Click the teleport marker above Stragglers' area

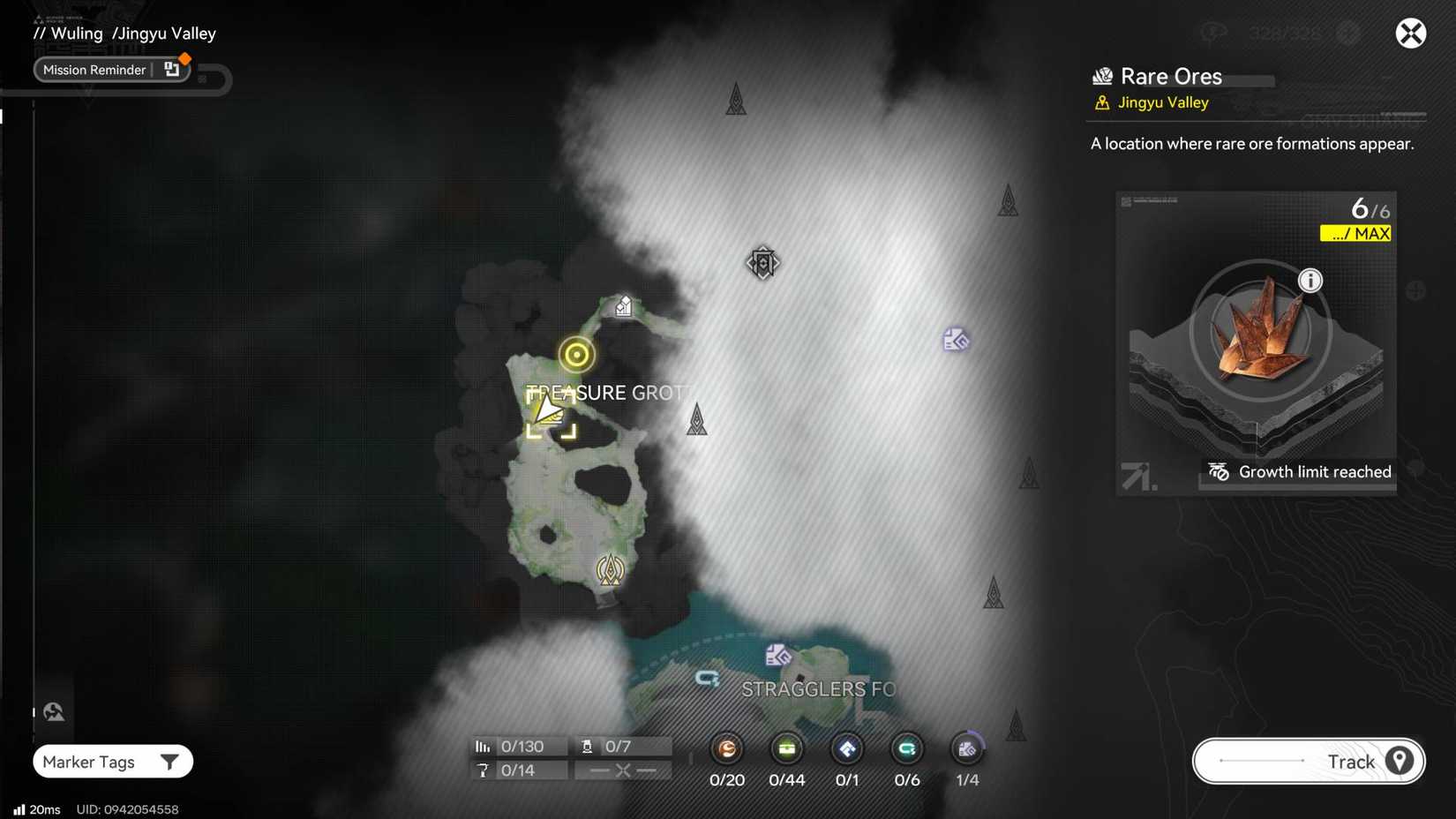[x=777, y=654]
